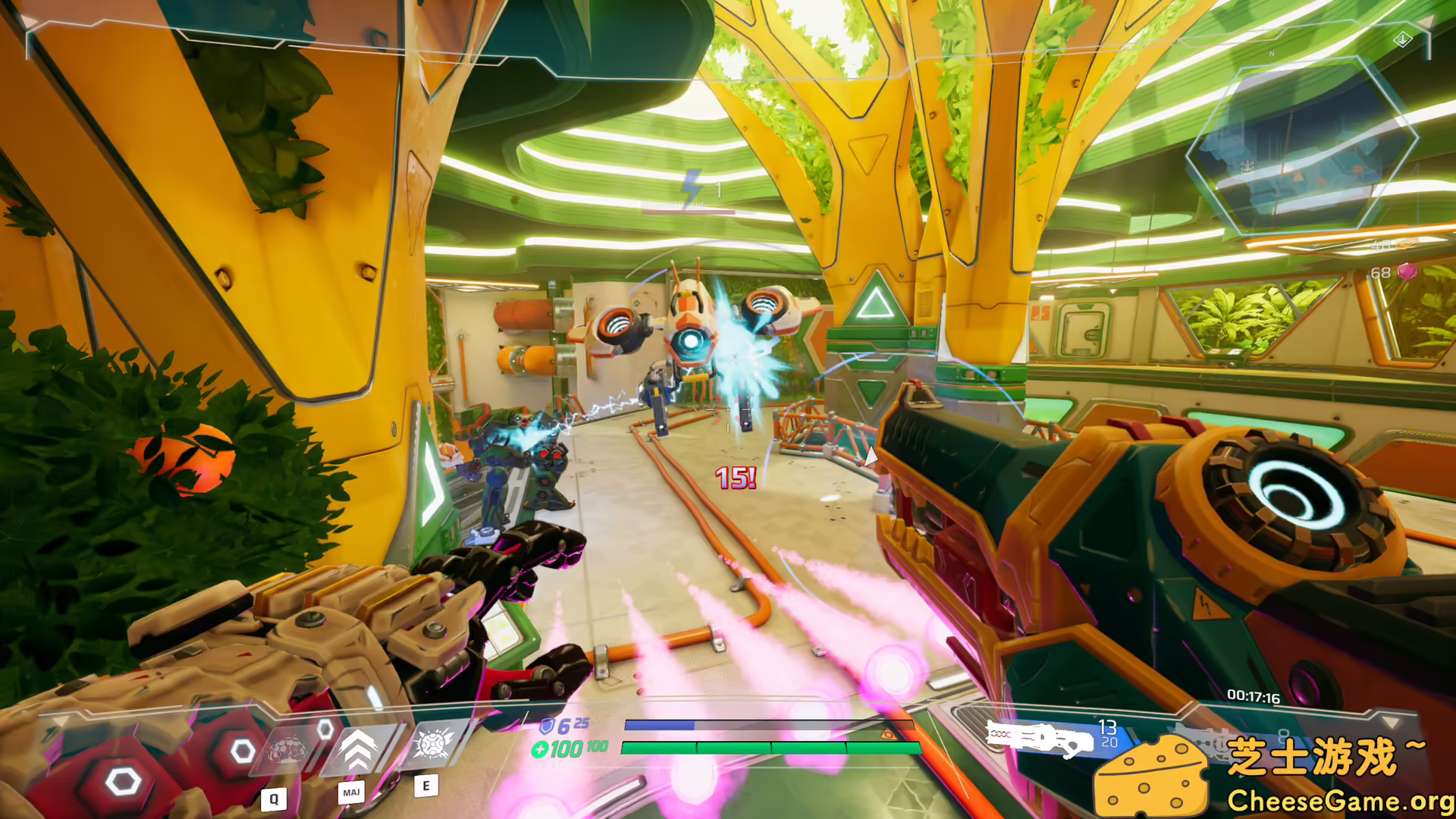Use the spiked mine ability icon
The image size is (1456, 819).
click(434, 743)
